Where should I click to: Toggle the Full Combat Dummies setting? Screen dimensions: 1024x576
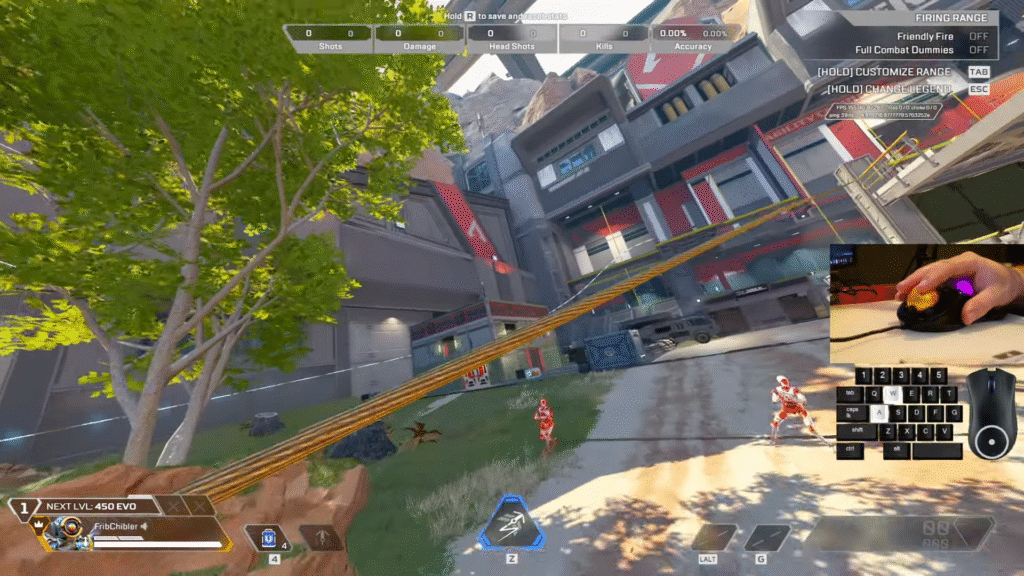coord(978,50)
